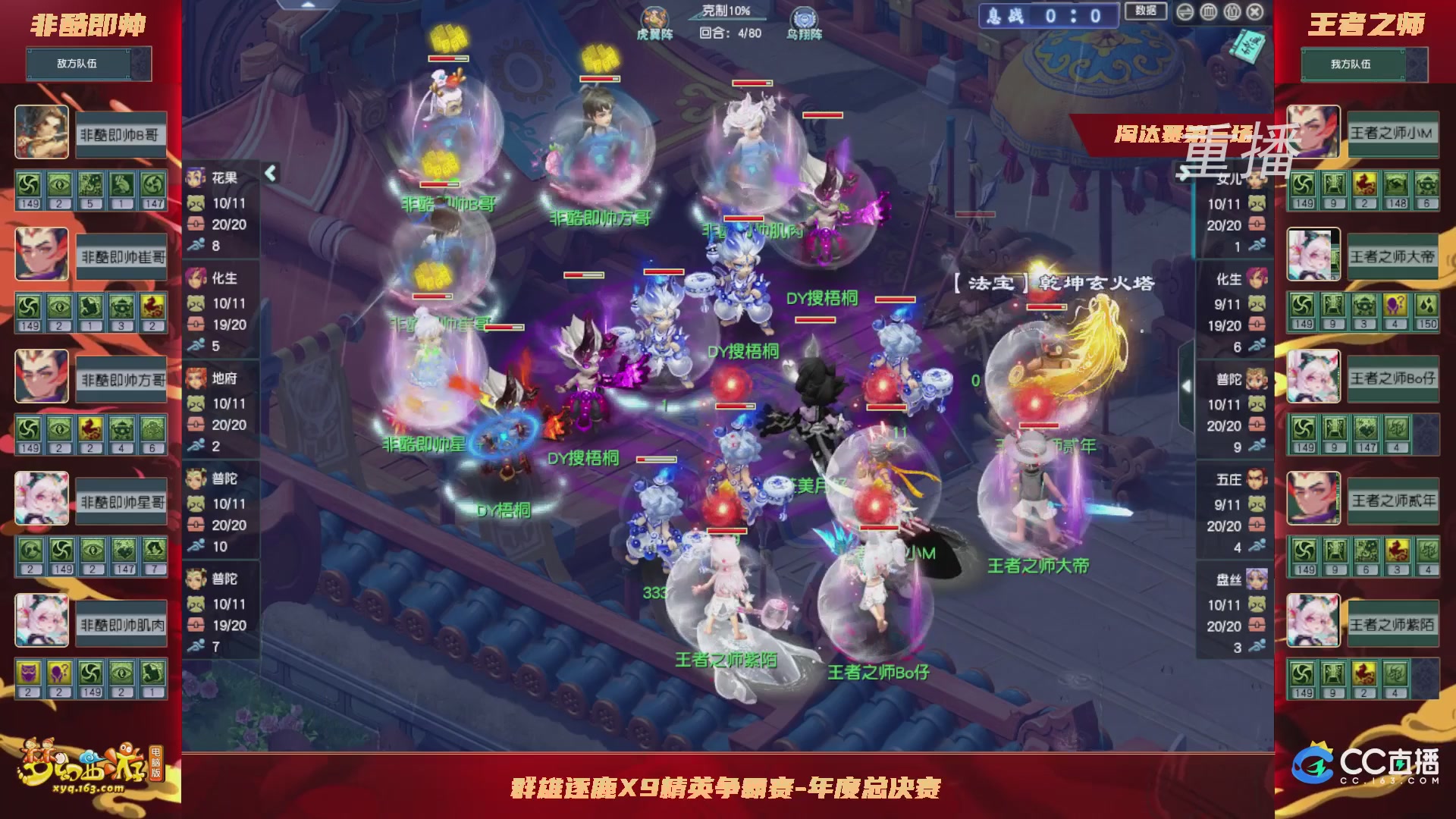Toggle the interface visibility circle icon near the close button
Image resolution: width=1456 pixels, height=819 pixels.
point(1208,12)
